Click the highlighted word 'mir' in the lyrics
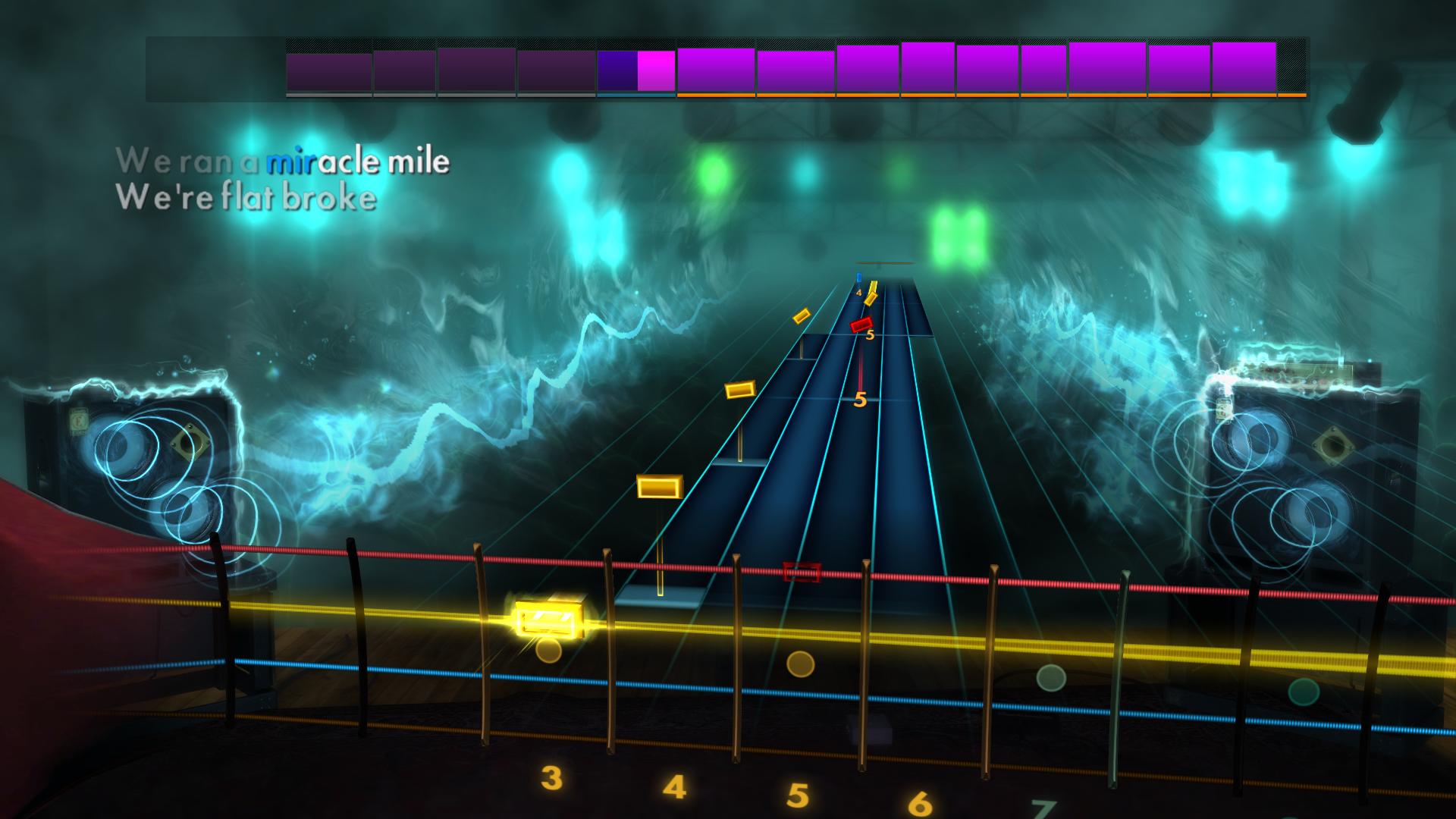The image size is (1456, 819). click(x=290, y=162)
